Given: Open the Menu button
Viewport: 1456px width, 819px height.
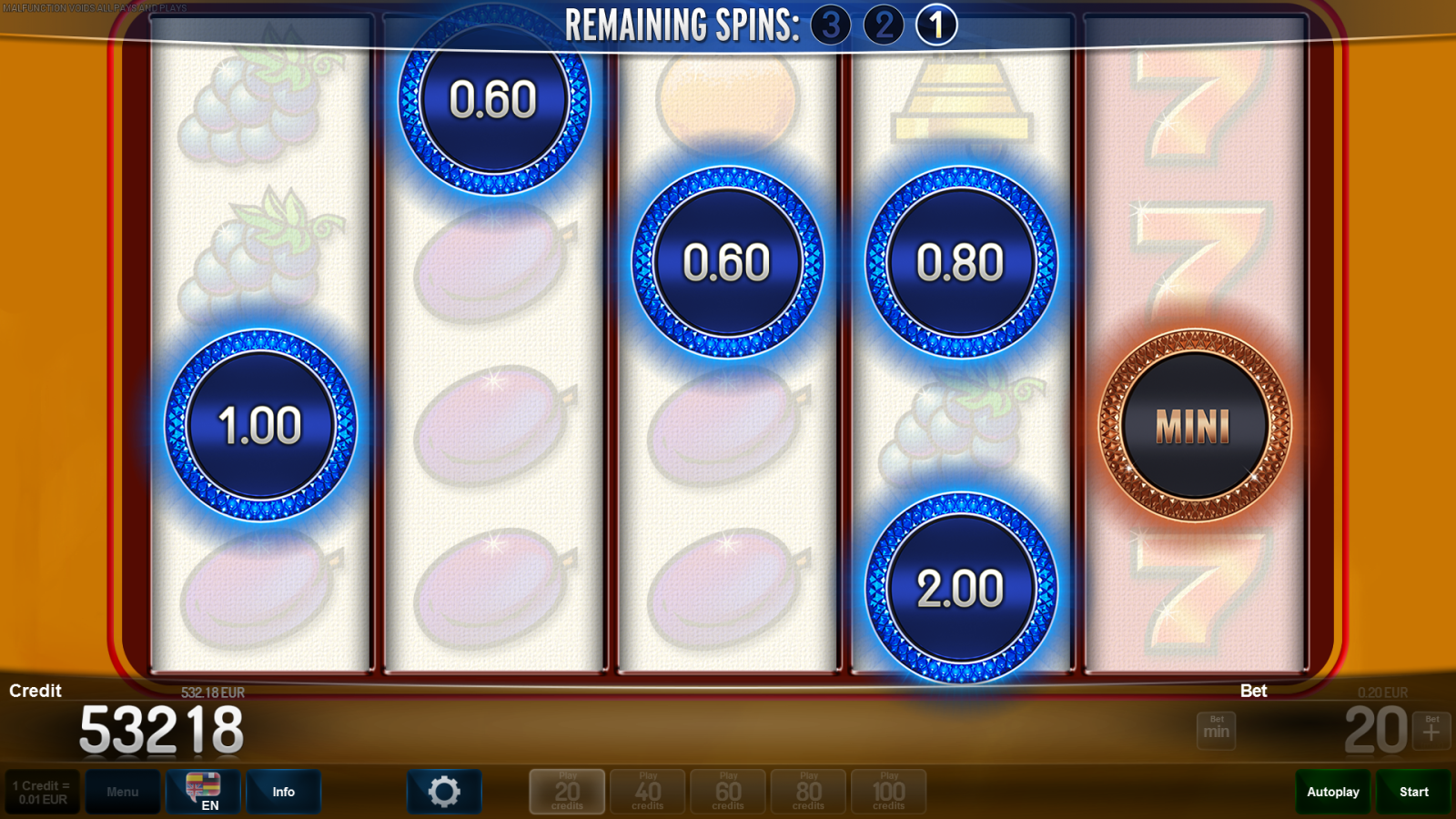Looking at the screenshot, I should click(x=123, y=792).
